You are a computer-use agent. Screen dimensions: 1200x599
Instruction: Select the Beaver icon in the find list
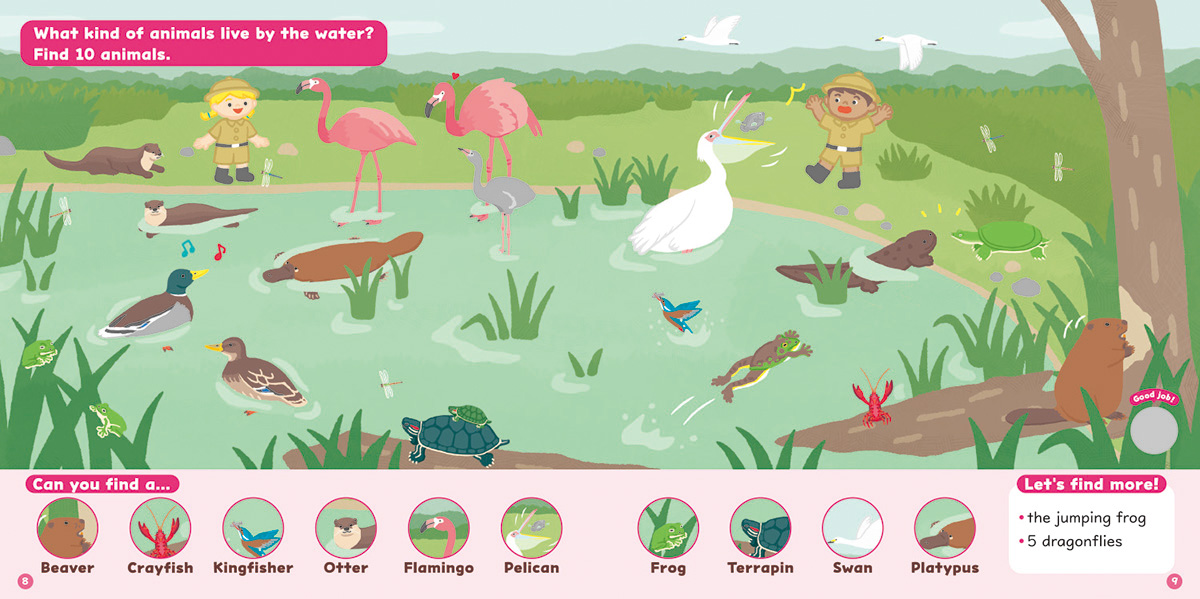(x=68, y=528)
